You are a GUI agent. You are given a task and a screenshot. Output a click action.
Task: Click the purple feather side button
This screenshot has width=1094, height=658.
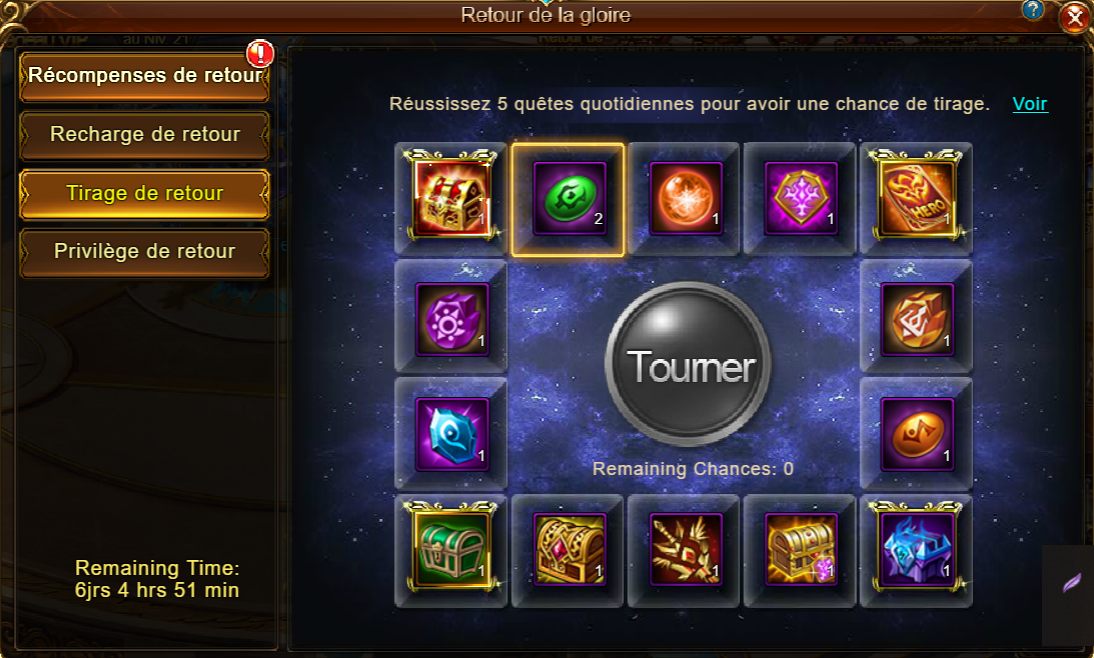[x=1070, y=583]
